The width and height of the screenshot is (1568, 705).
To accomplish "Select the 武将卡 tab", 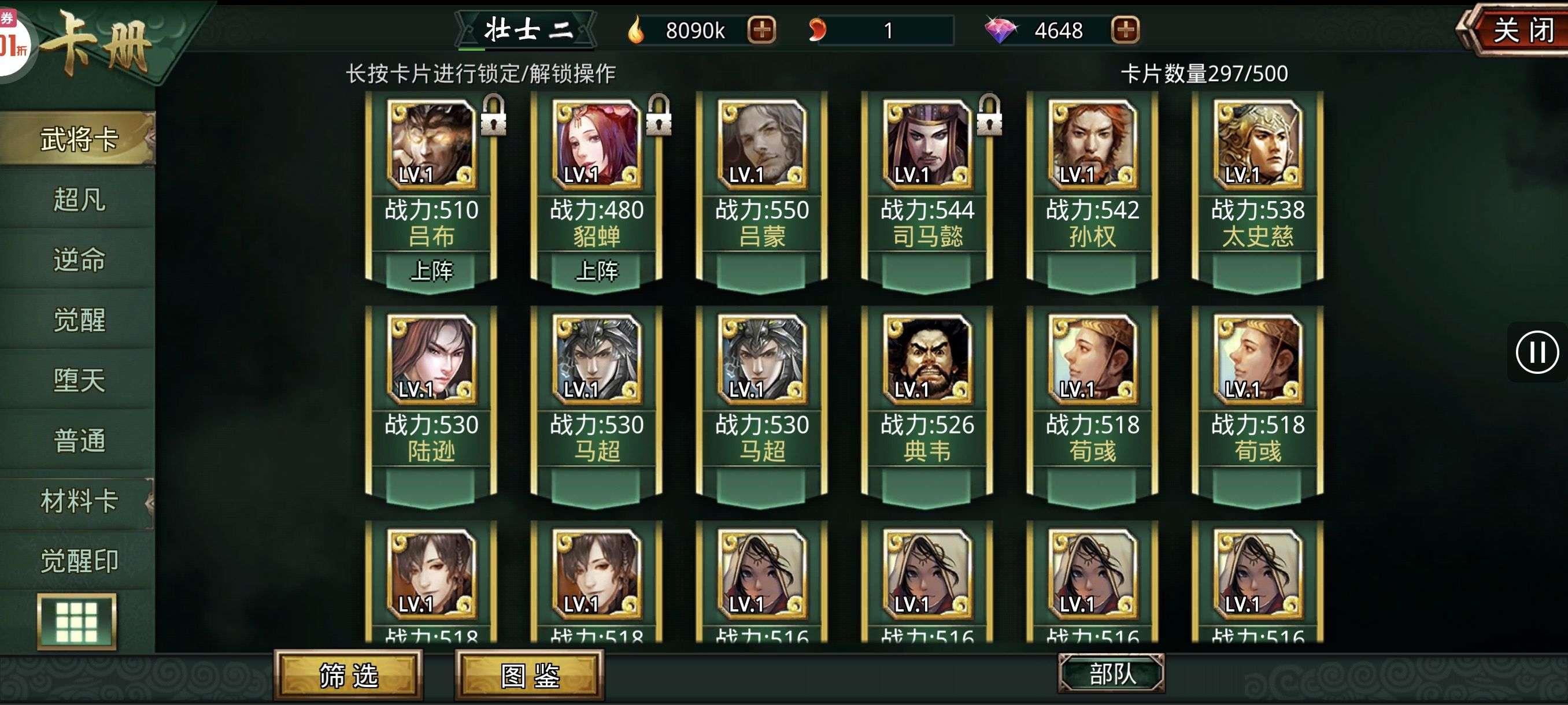I will [x=79, y=139].
